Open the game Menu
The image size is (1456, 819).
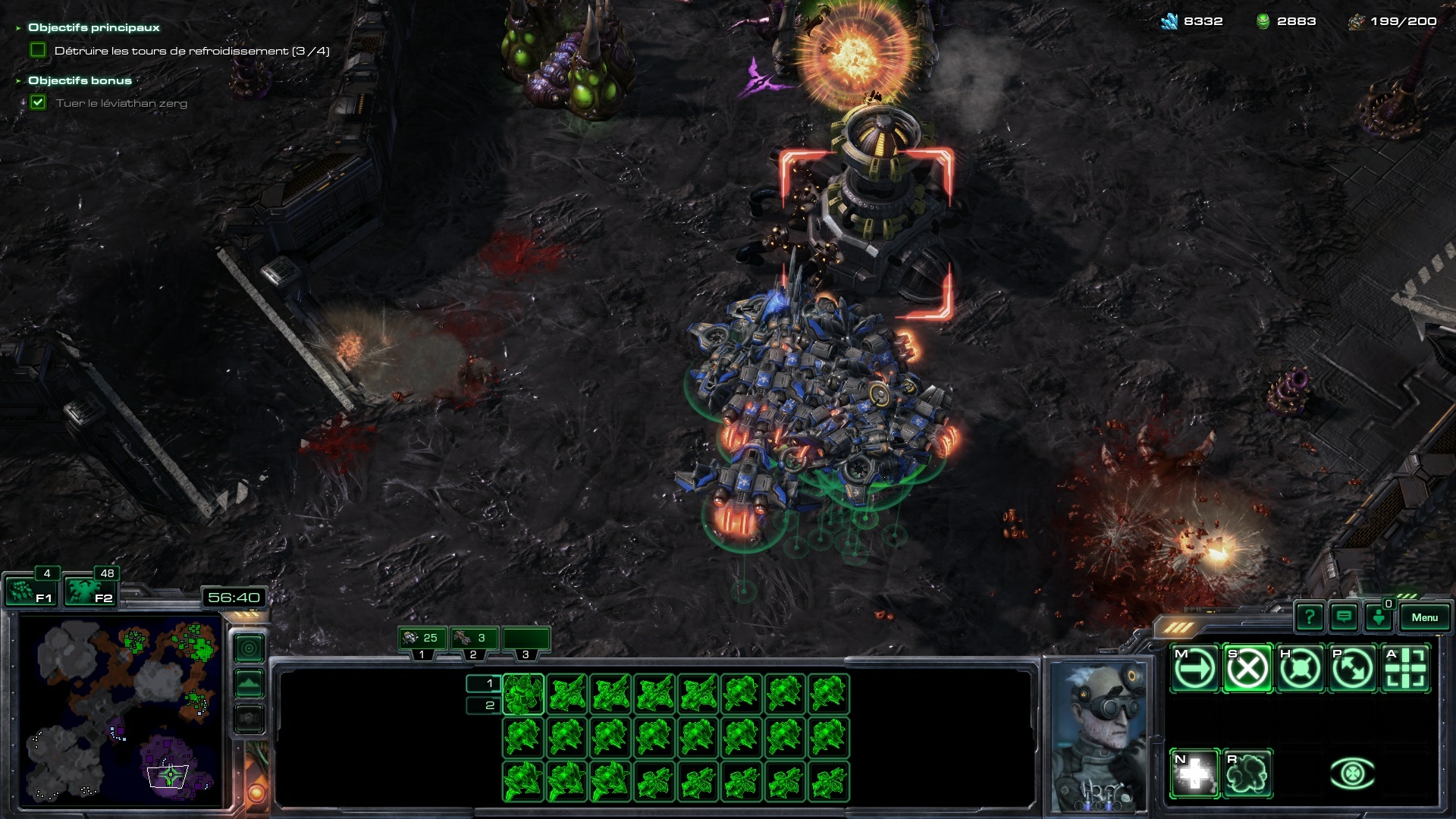coord(1424,617)
